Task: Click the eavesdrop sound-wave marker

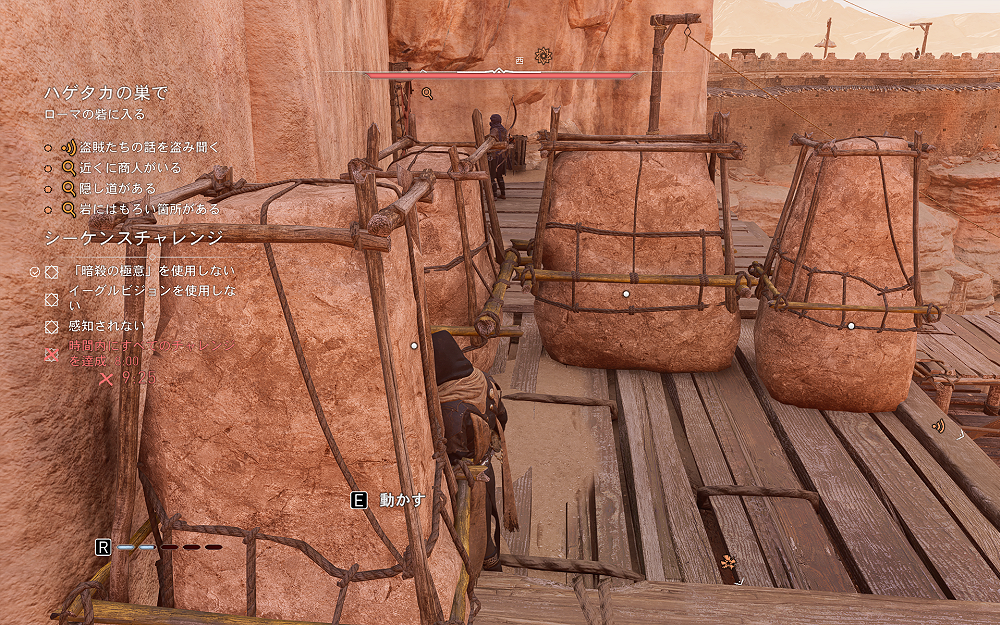Action: click(938, 426)
